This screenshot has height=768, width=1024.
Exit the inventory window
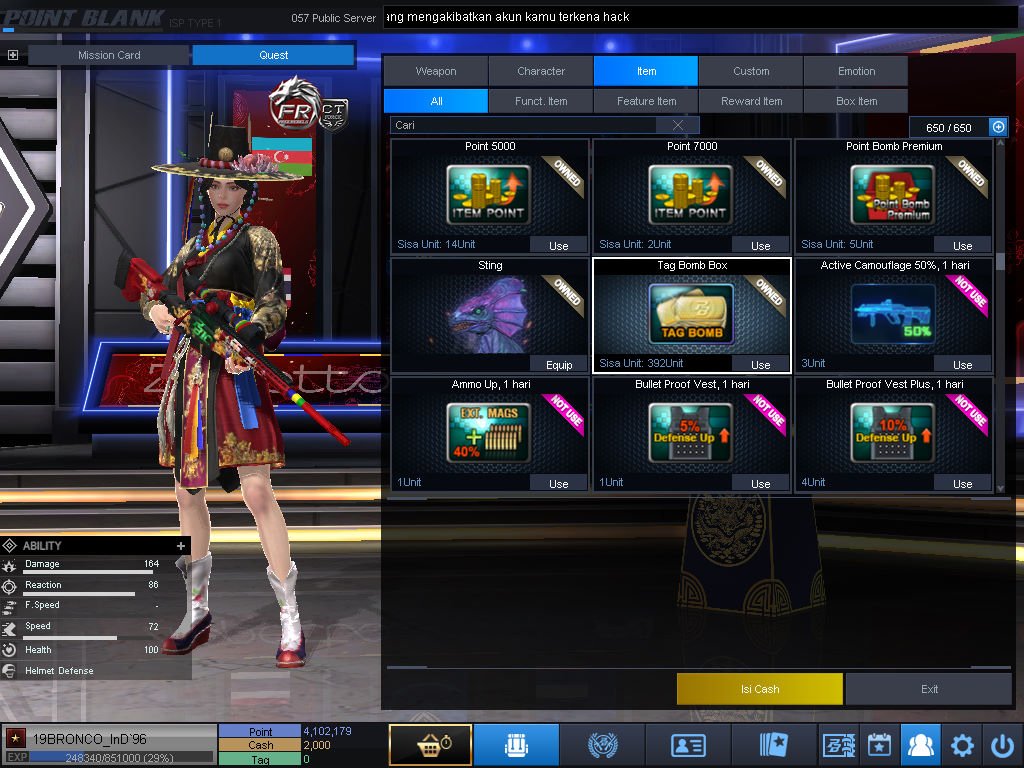click(929, 689)
